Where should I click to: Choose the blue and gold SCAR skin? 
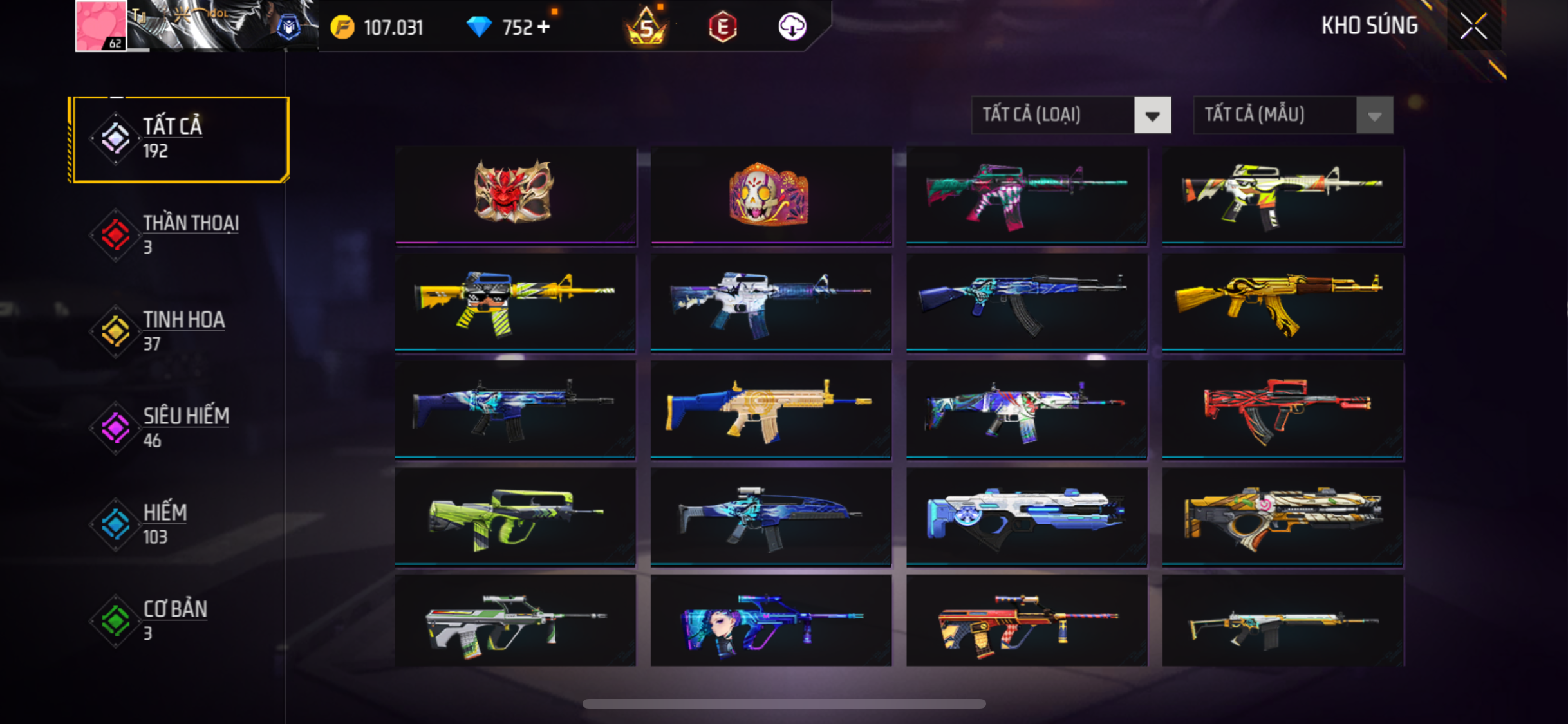click(x=770, y=409)
